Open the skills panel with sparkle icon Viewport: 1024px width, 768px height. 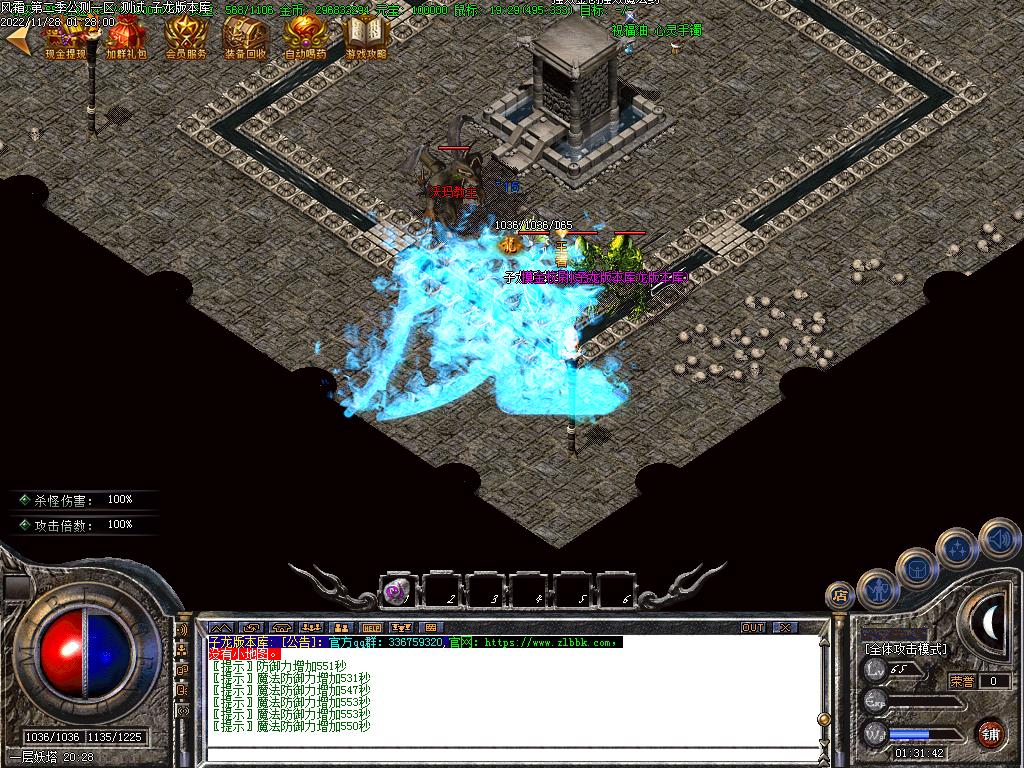[x=957, y=547]
